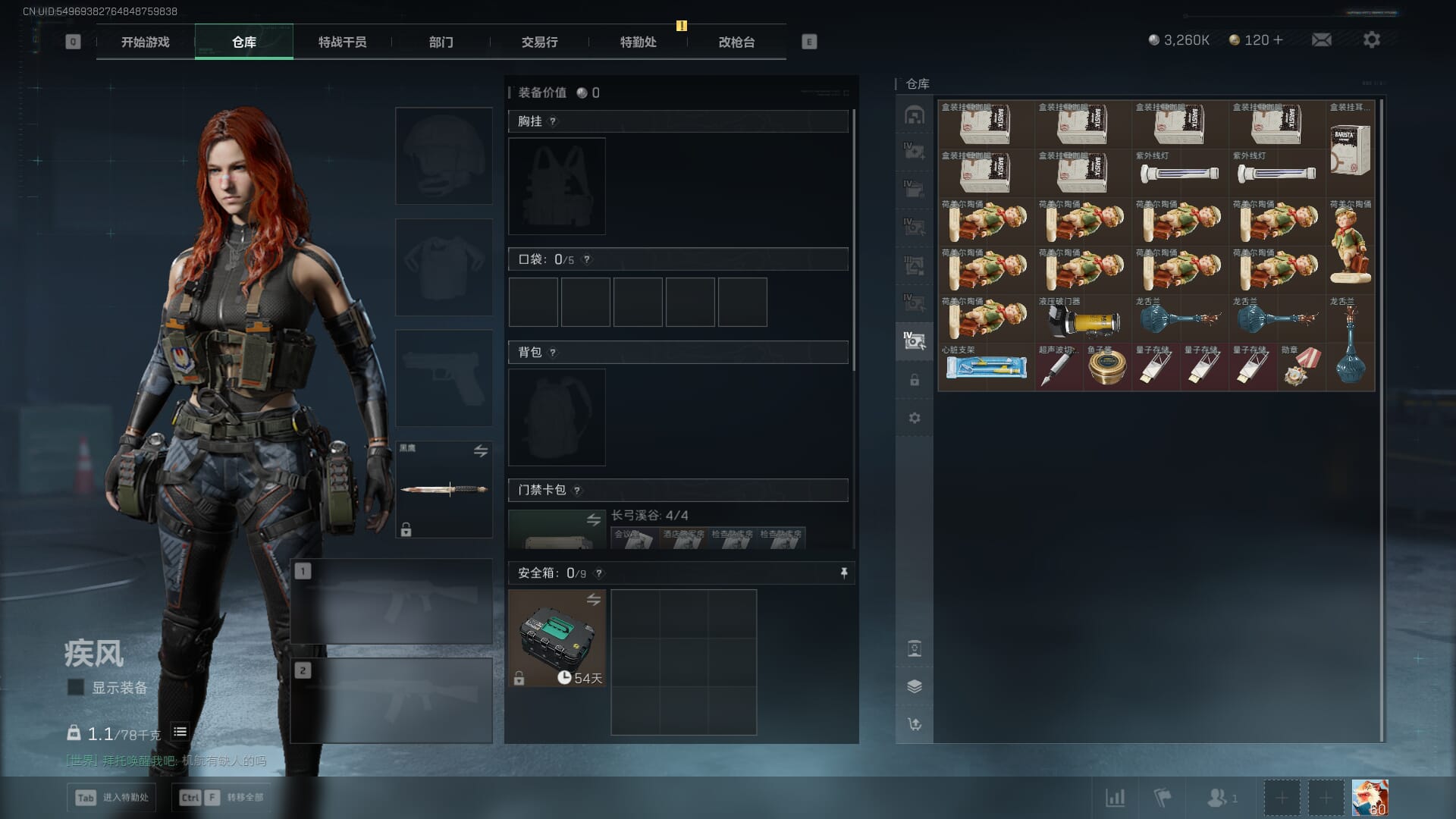
Task: Select the 液压破门器 item in the stash
Action: (1083, 318)
